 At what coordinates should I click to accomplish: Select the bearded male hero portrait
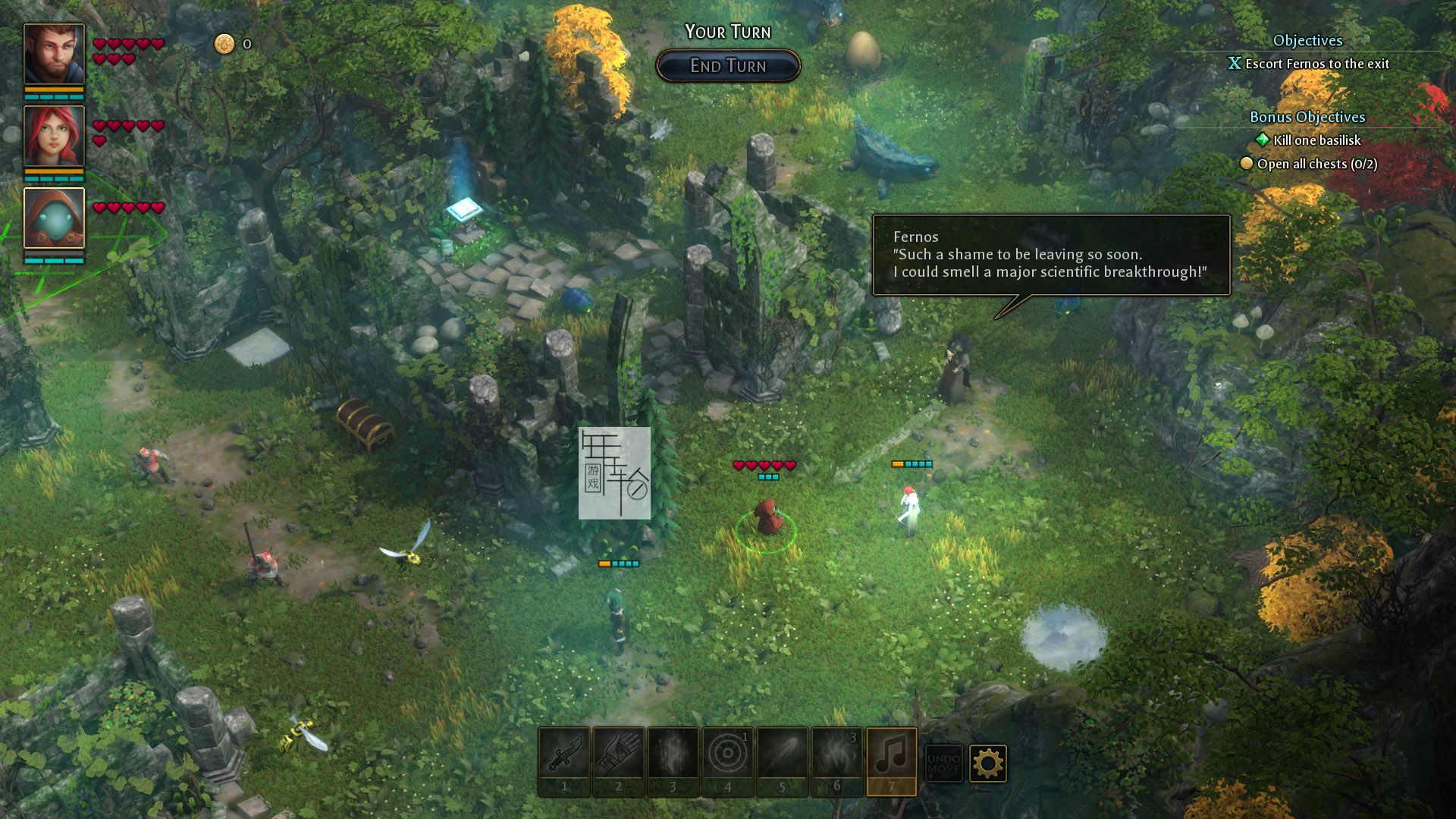(x=54, y=54)
